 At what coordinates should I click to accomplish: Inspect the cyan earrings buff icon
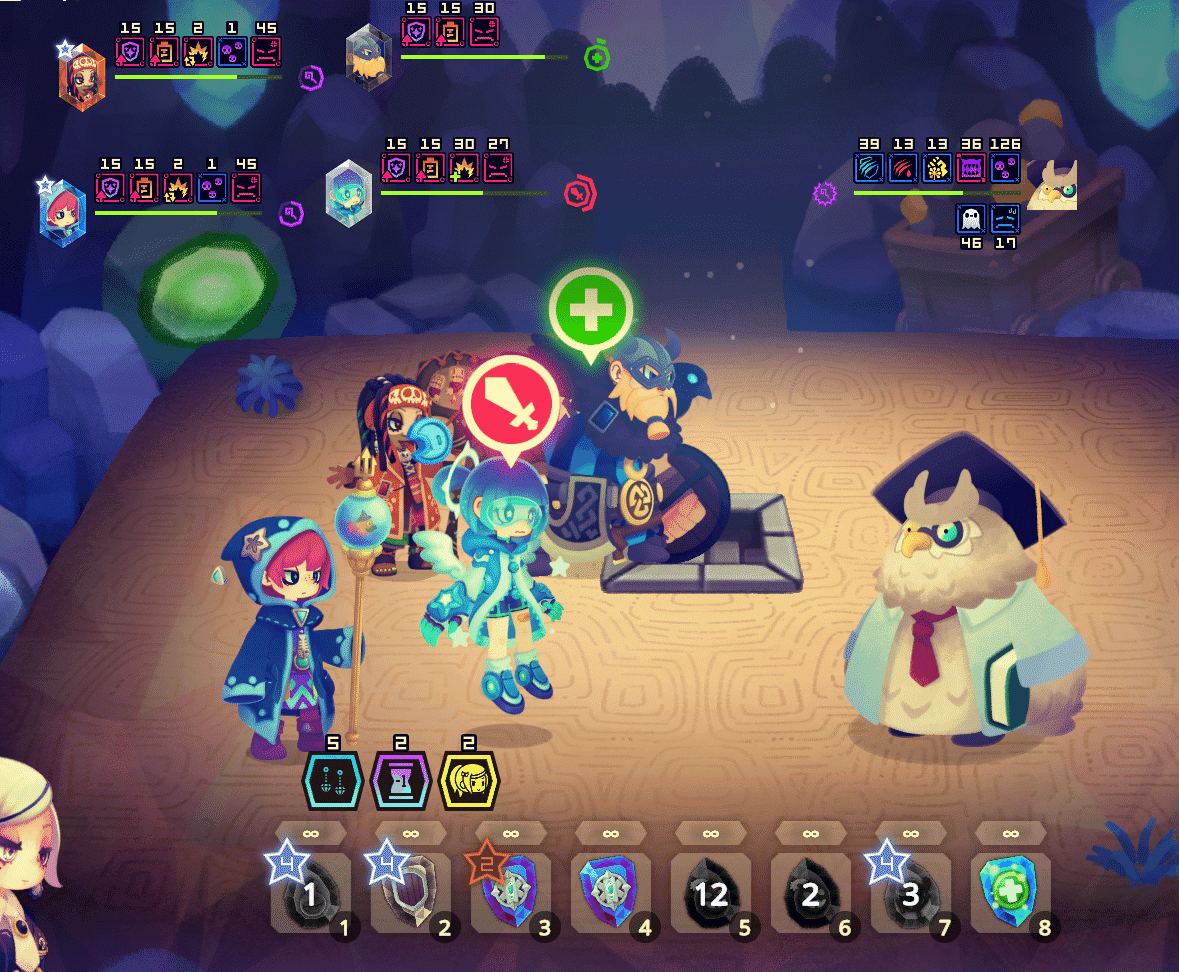pyautogui.click(x=332, y=781)
